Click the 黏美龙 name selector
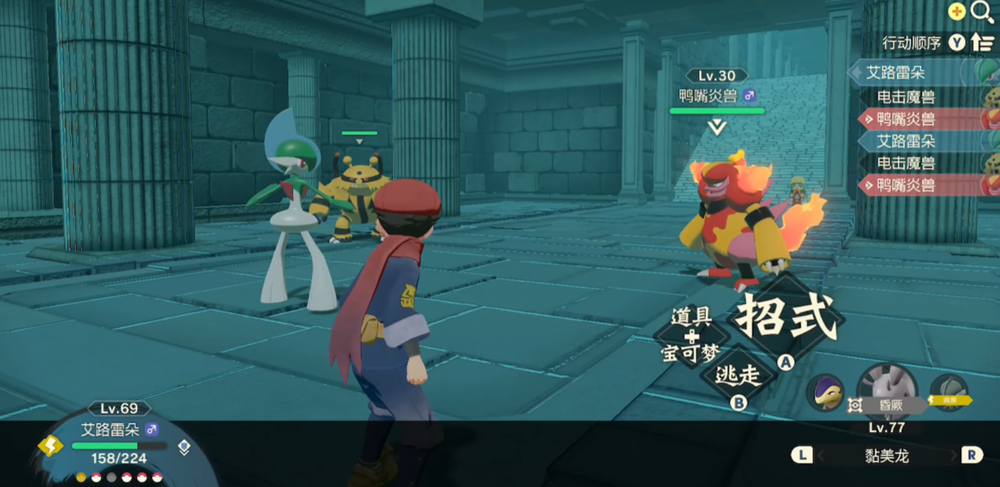This screenshot has height=487, width=1000. click(886, 456)
